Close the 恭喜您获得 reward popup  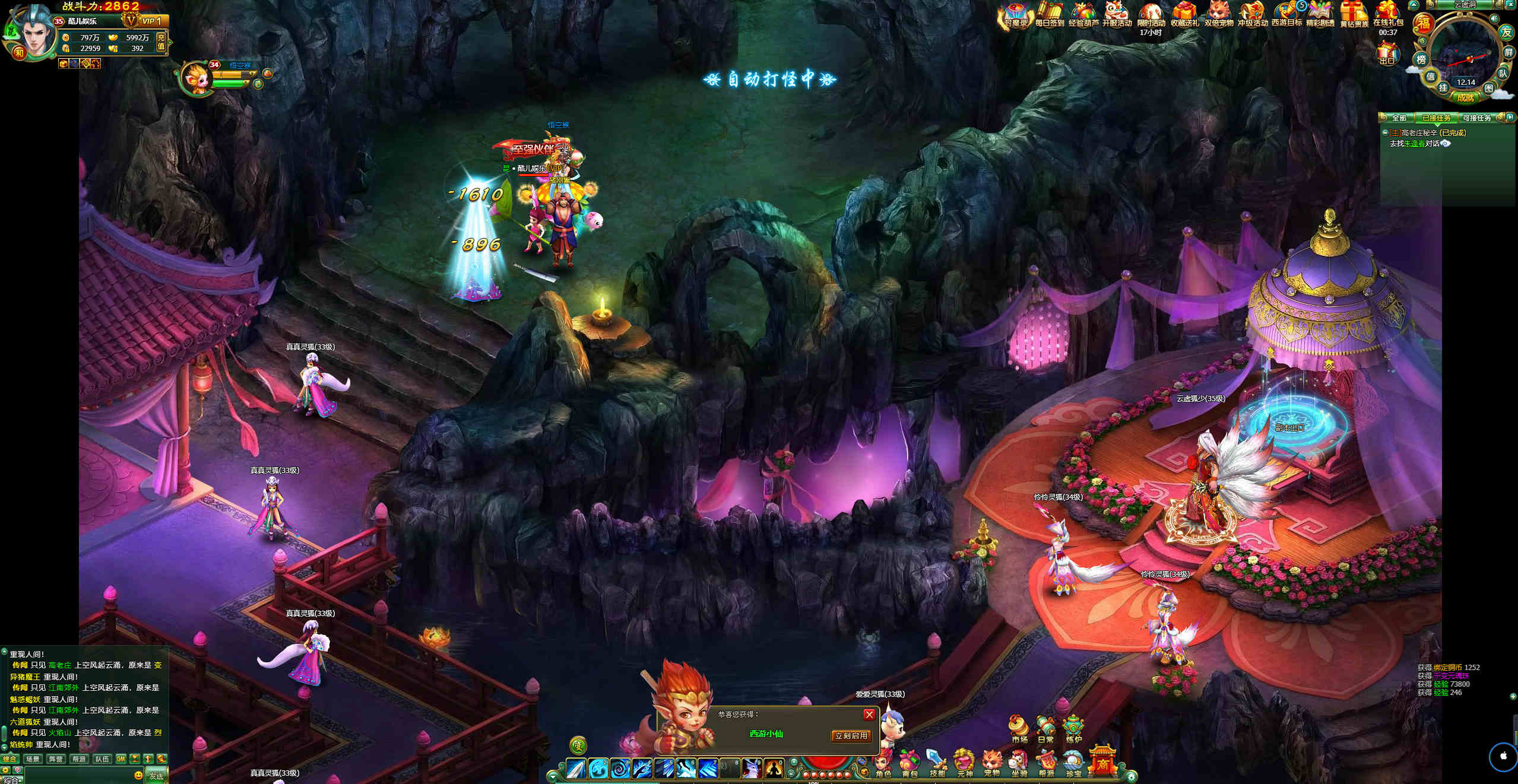pos(869,715)
